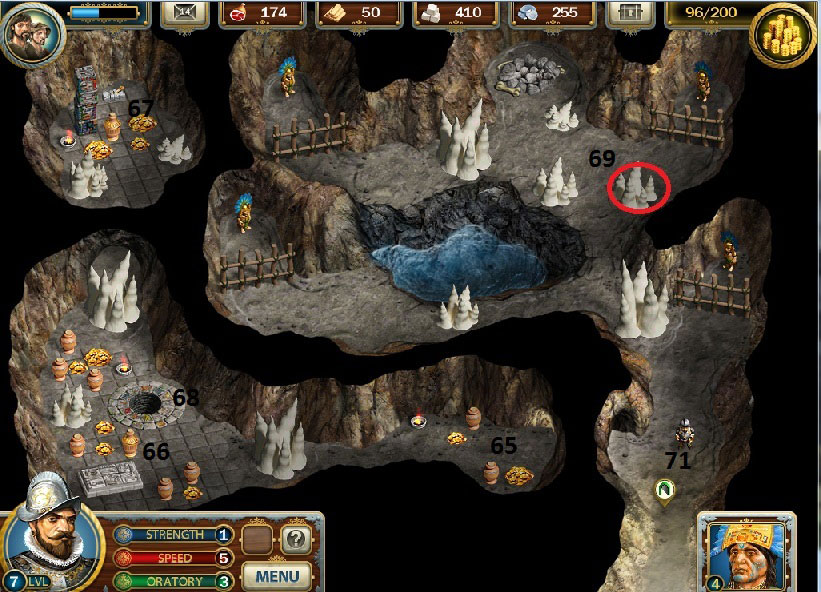Select the Oratory attribute bar

click(174, 581)
